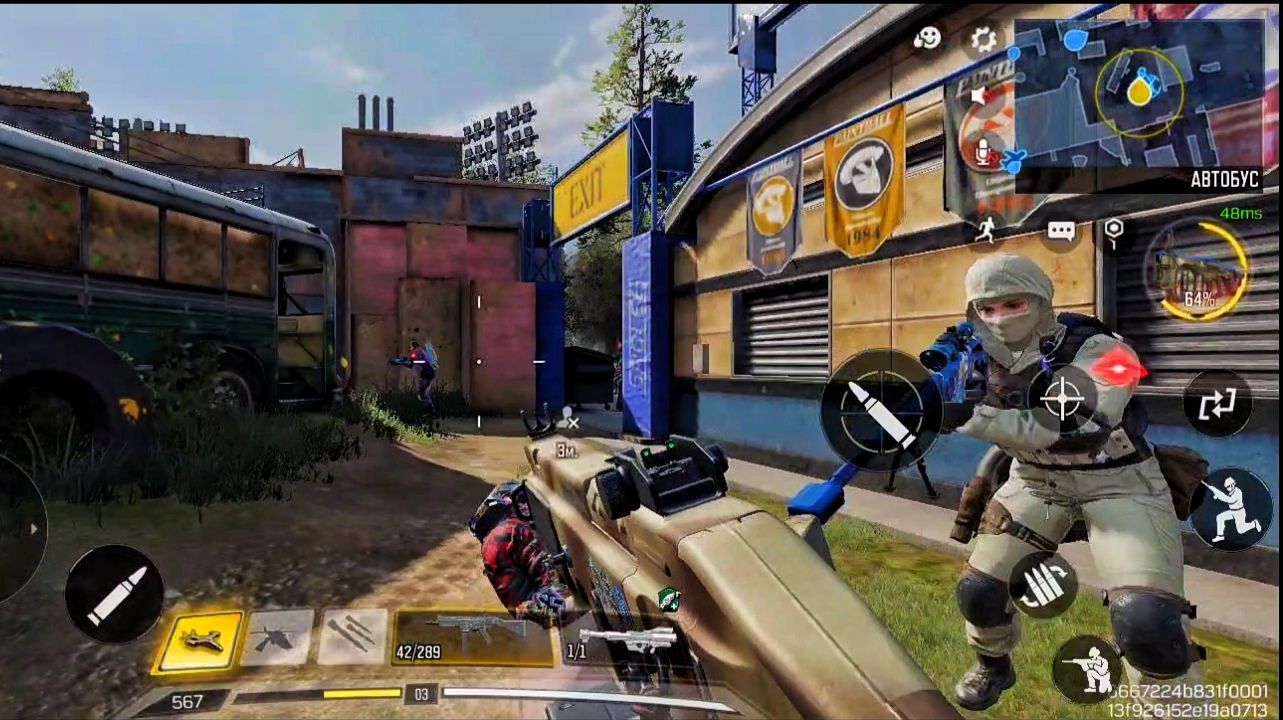This screenshot has width=1283, height=720.
Task: Tap the location pin ping icon
Action: click(x=1114, y=232)
